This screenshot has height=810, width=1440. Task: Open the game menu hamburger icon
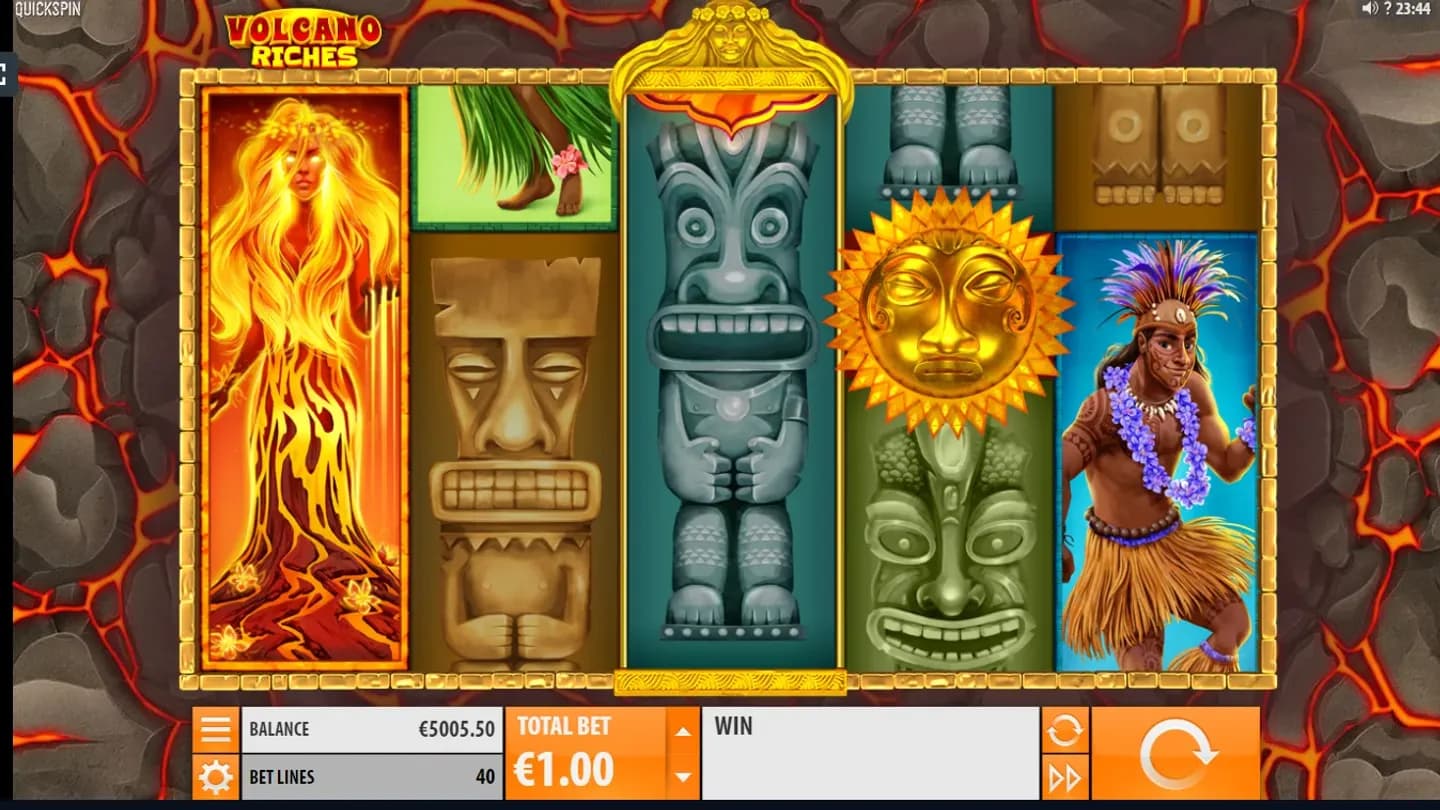point(216,730)
